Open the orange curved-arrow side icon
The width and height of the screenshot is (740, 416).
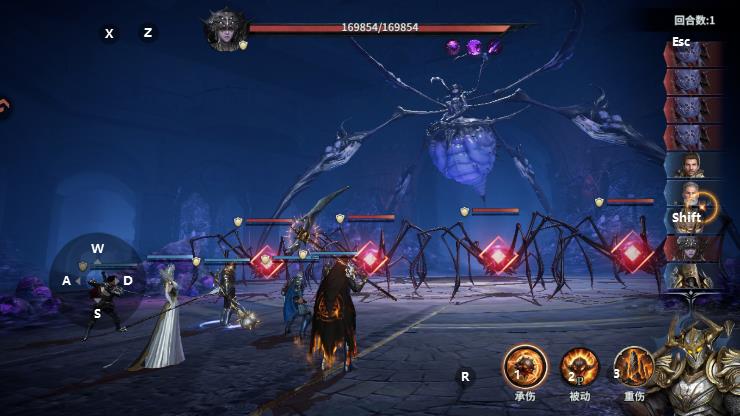5,105
